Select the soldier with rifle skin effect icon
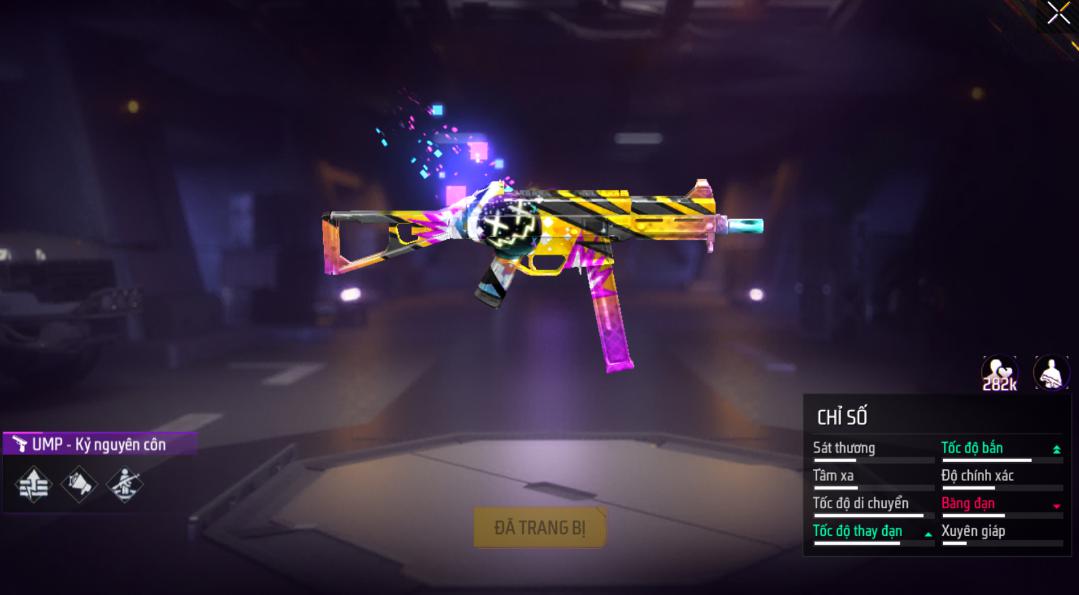1079x595 pixels. (x=124, y=485)
